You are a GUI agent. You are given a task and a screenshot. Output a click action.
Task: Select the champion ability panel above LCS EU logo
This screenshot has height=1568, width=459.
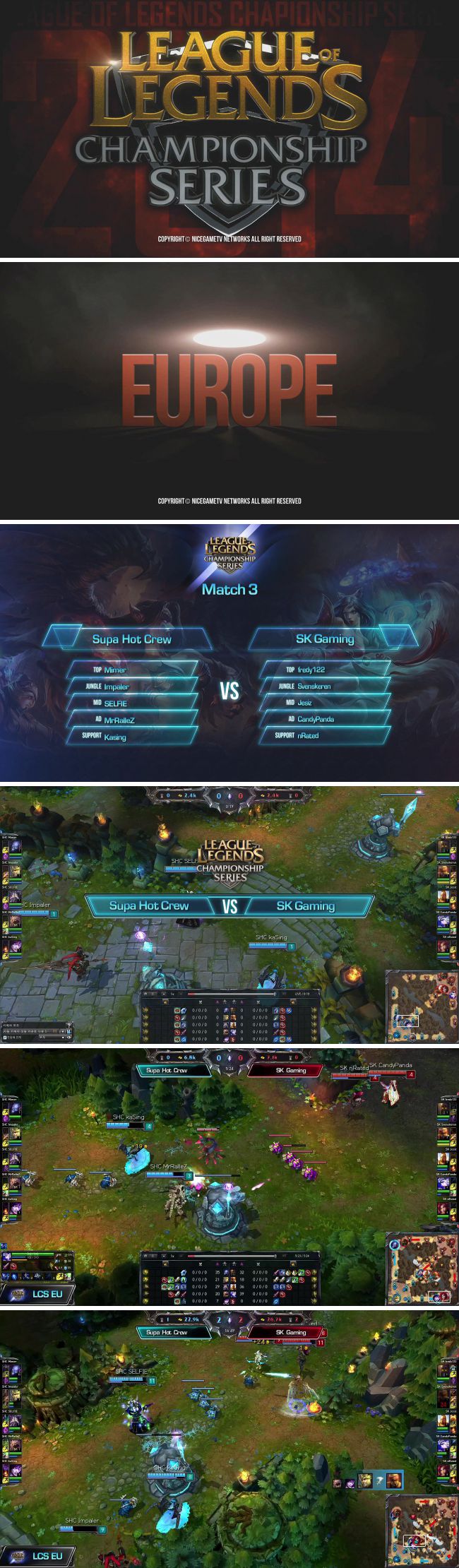point(37,1267)
